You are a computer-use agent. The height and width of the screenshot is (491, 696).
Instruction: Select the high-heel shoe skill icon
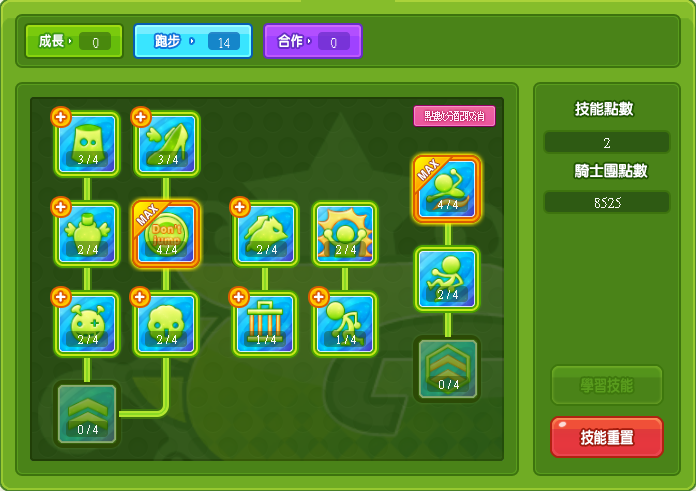point(166,143)
